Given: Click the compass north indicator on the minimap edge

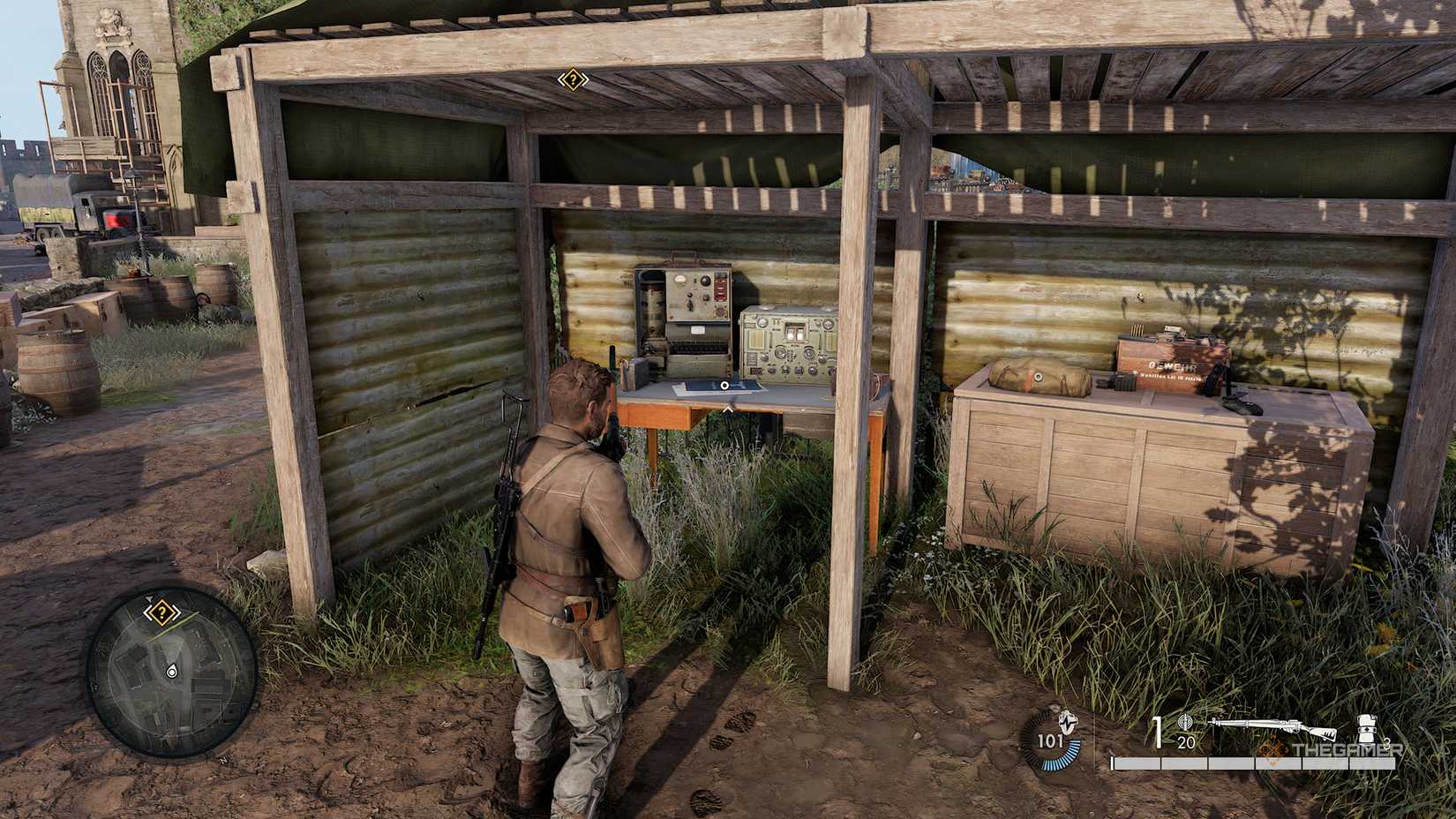Looking at the screenshot, I should (x=149, y=597).
